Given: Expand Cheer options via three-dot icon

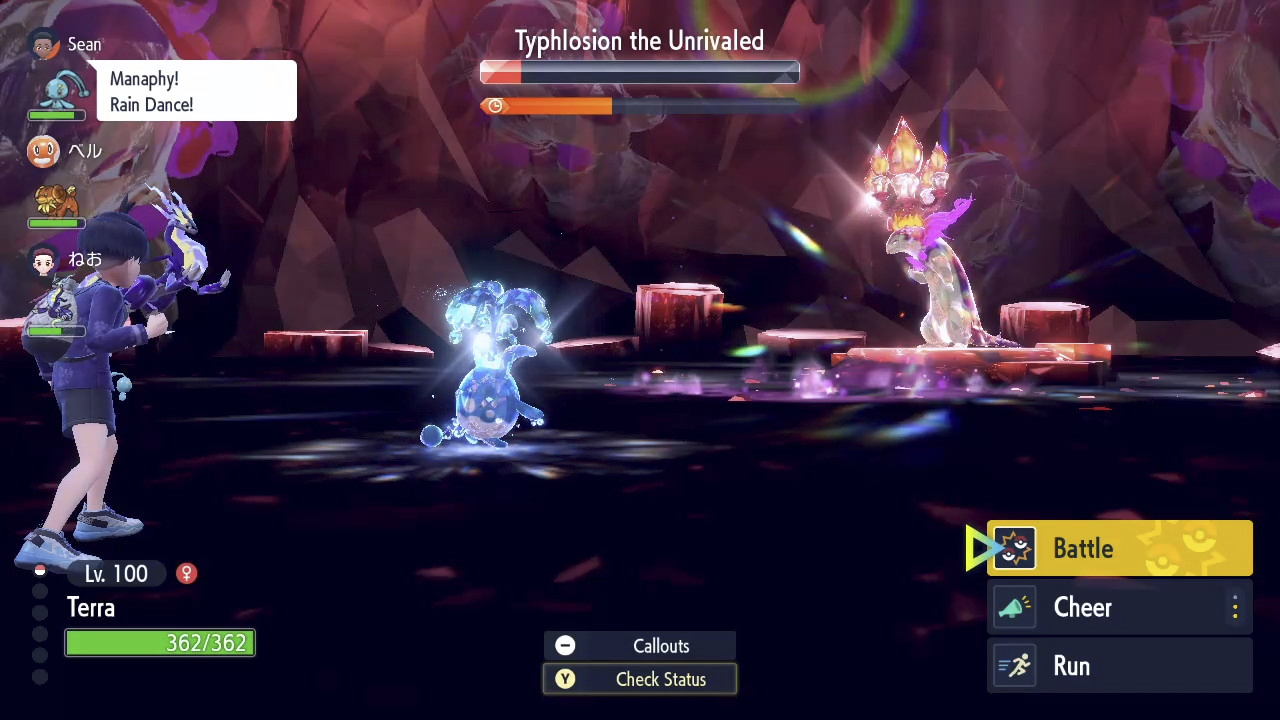Looking at the screenshot, I should tap(1235, 608).
